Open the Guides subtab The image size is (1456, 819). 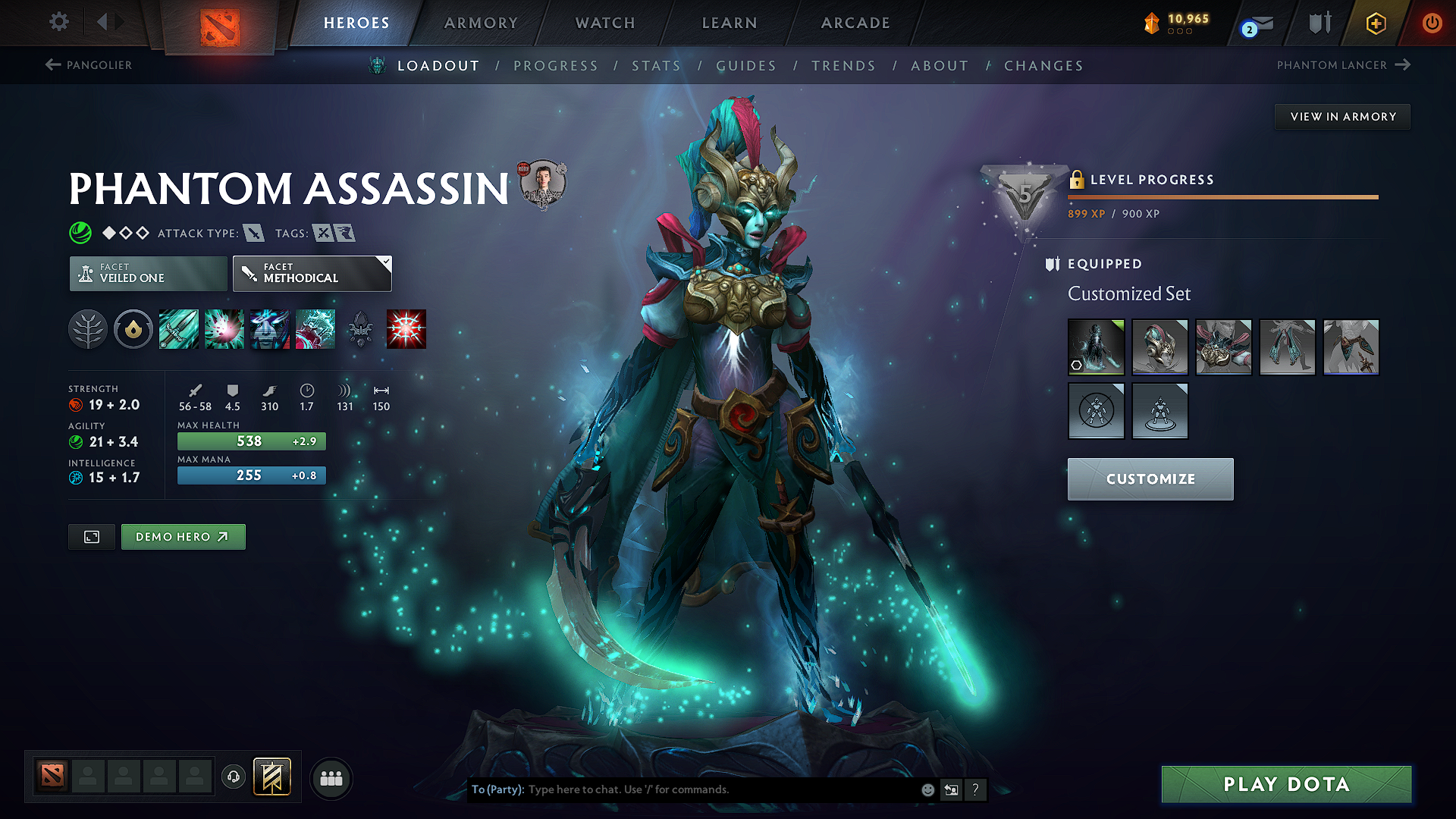tap(746, 66)
